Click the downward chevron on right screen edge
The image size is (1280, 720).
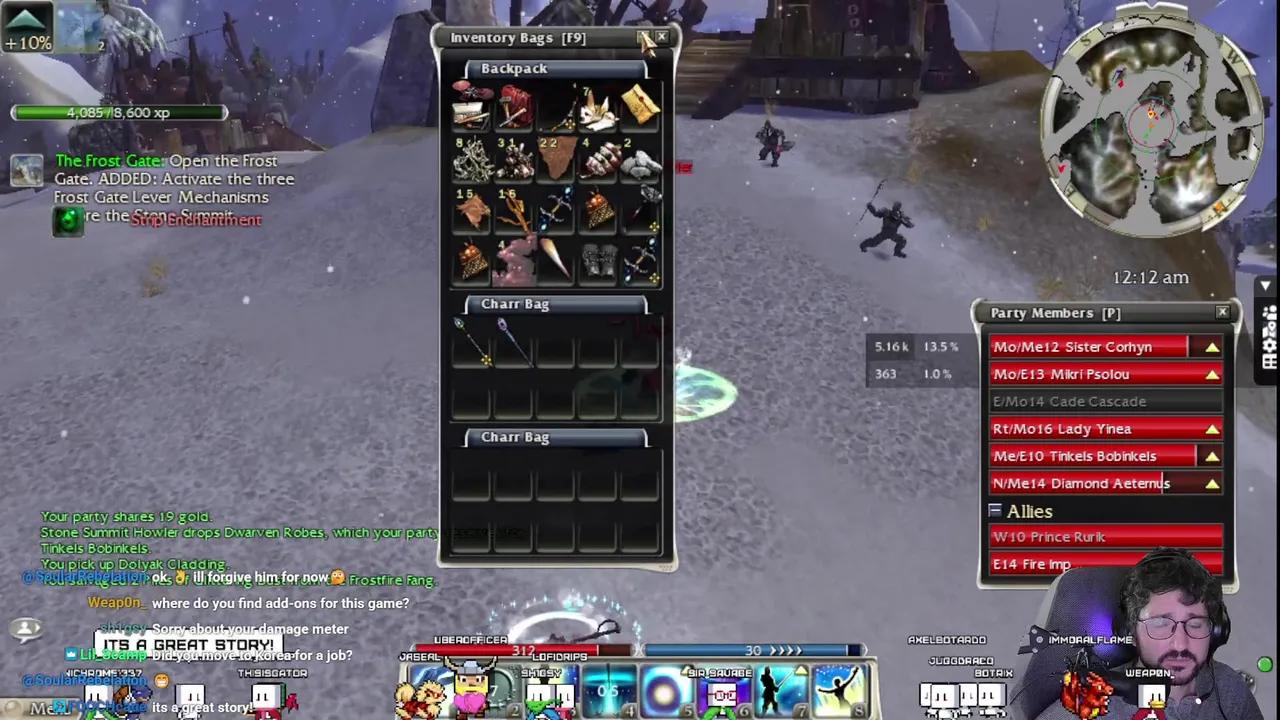click(x=1265, y=286)
